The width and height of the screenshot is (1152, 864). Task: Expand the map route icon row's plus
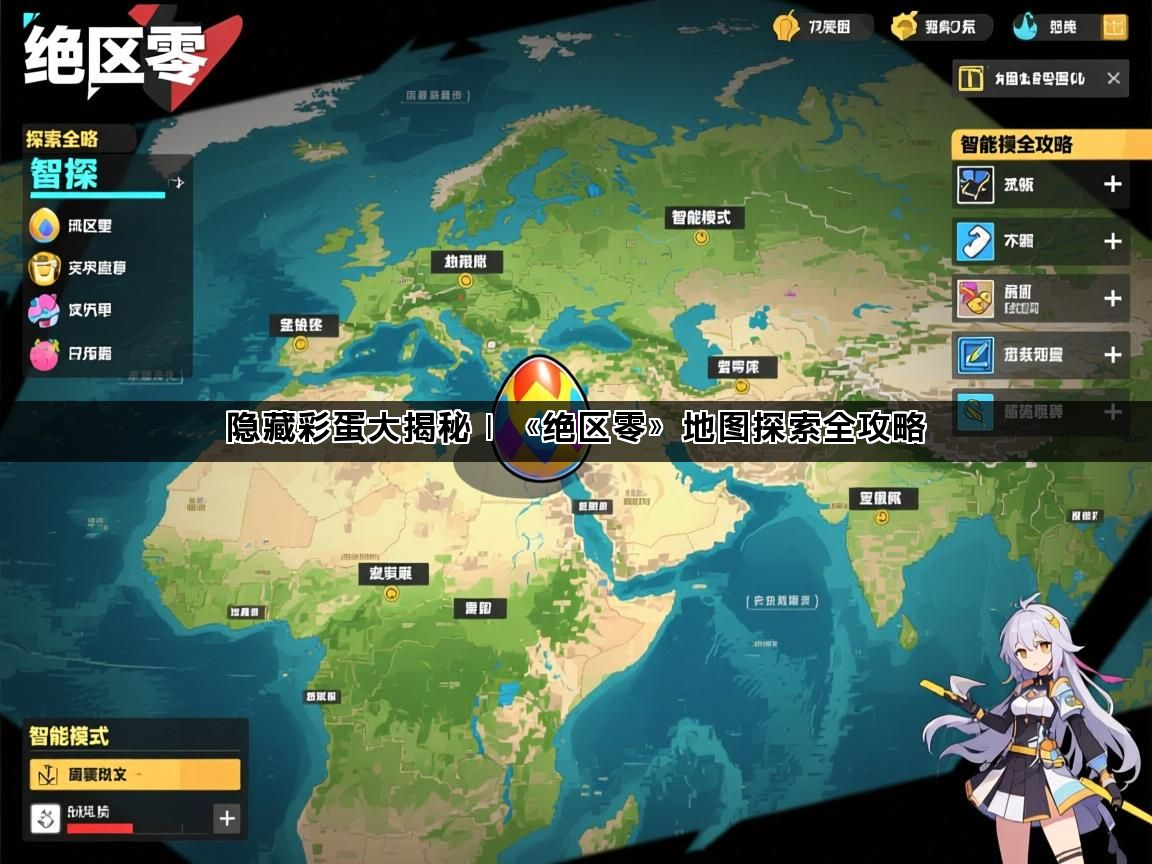click(1112, 184)
